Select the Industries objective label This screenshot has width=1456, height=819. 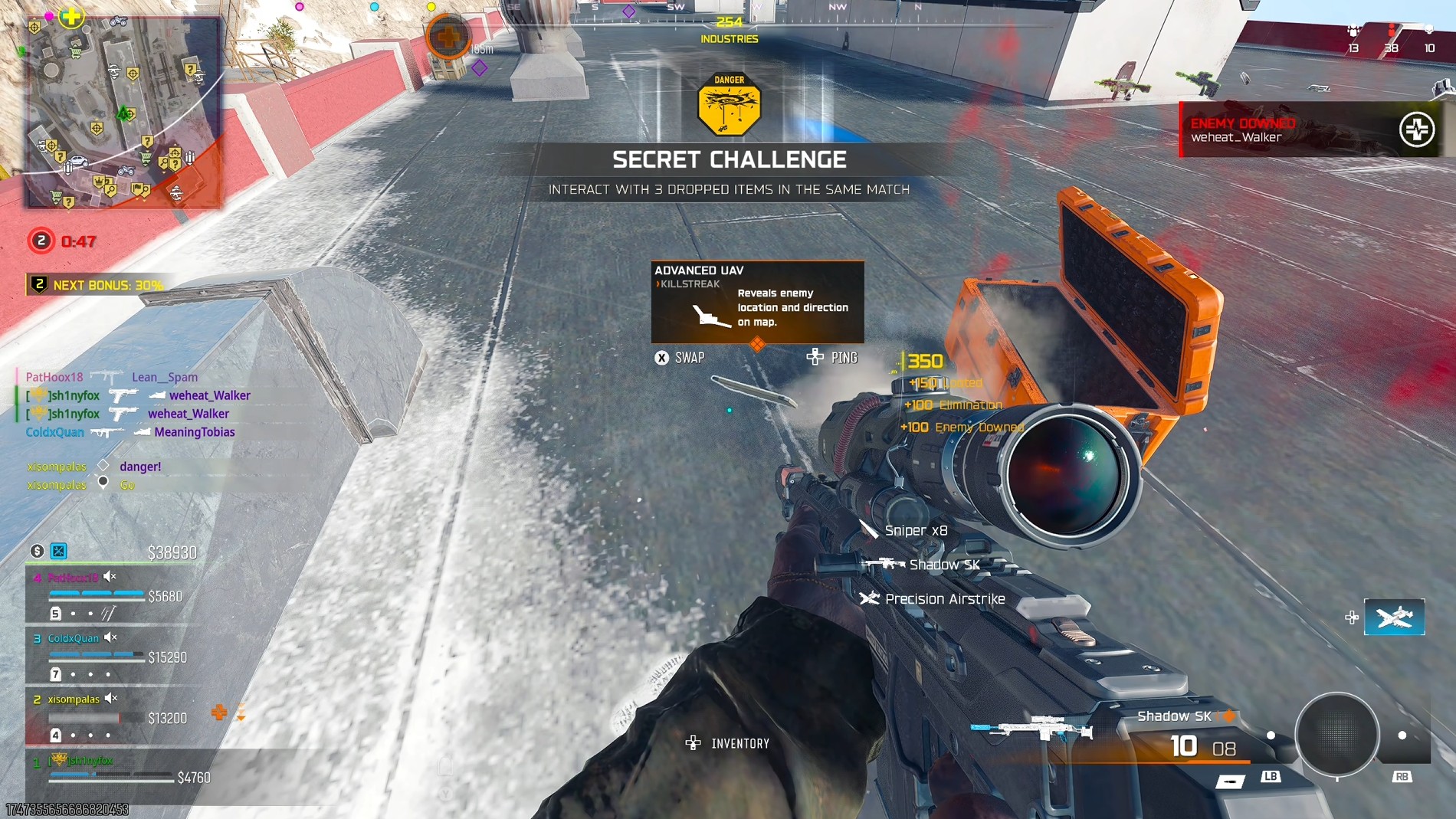[728, 38]
